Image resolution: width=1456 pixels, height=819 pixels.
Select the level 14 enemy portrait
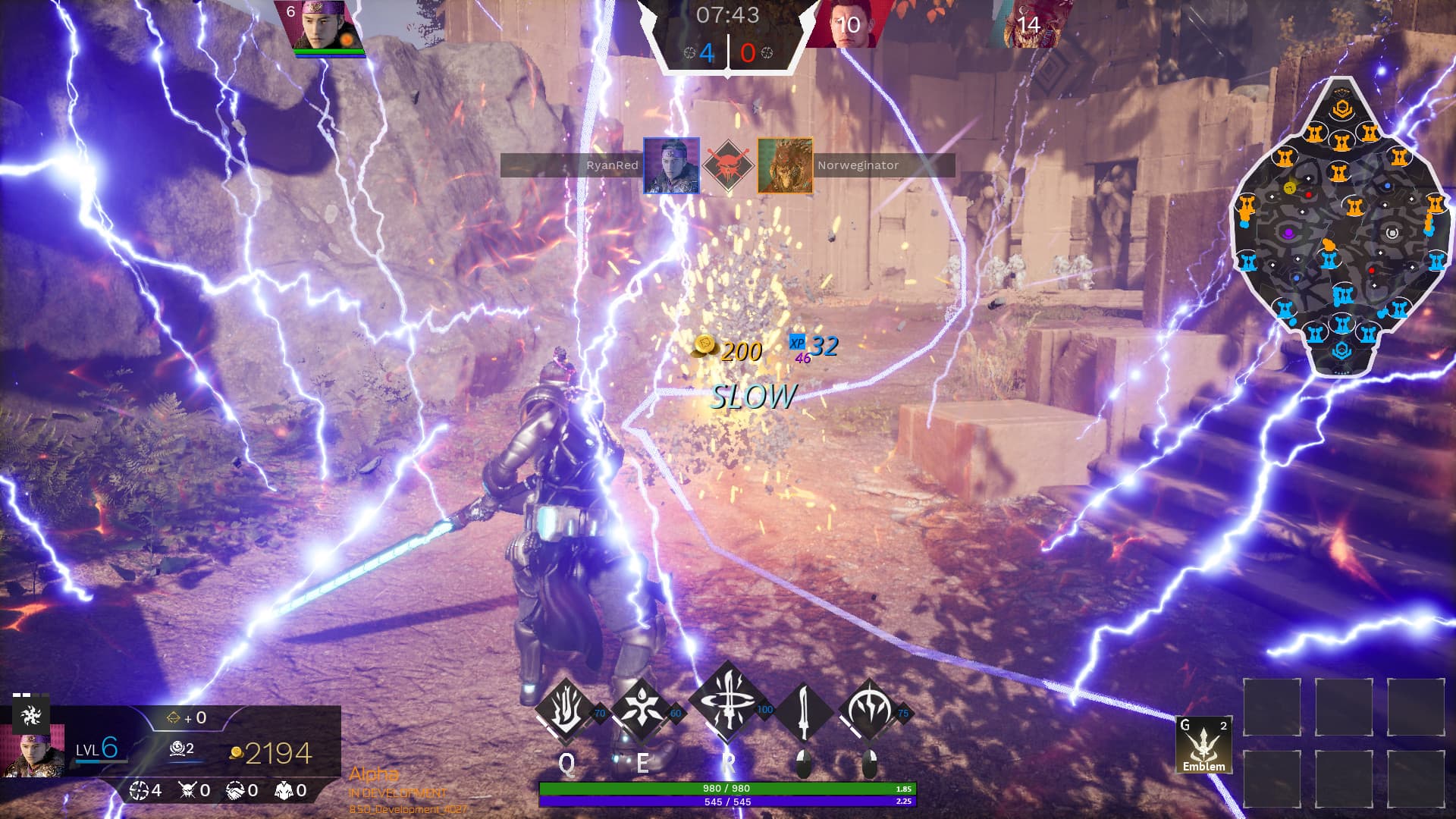coord(1028,24)
